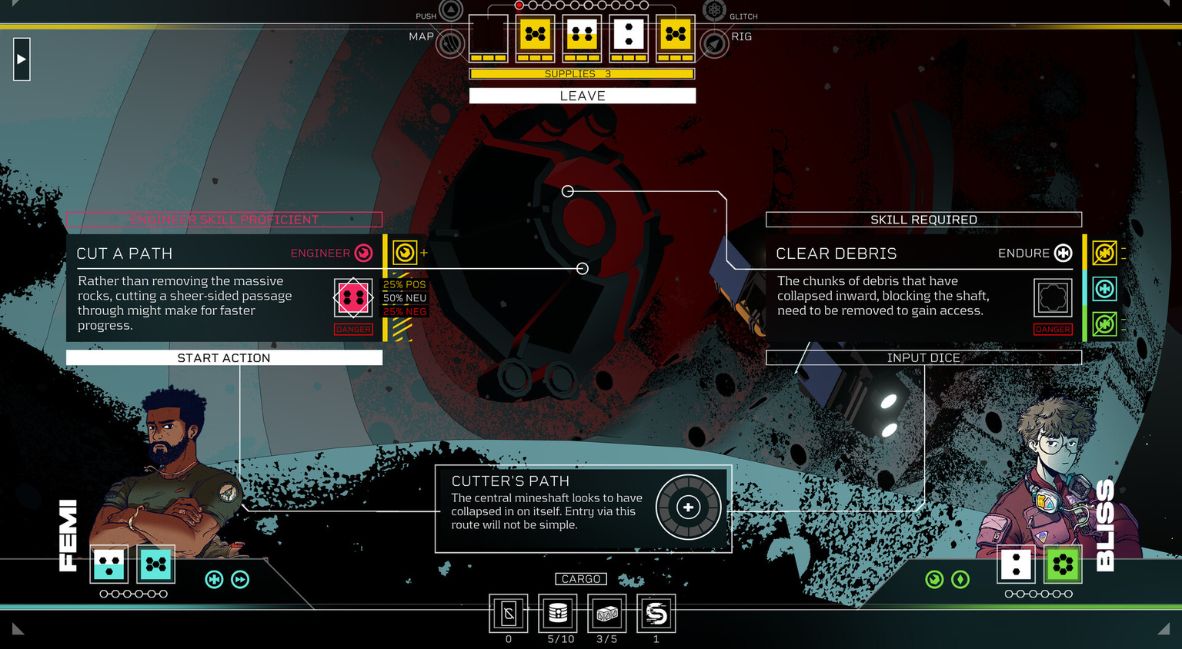Open the Rig icon
This screenshot has height=649, width=1182.
pyautogui.click(x=713, y=42)
